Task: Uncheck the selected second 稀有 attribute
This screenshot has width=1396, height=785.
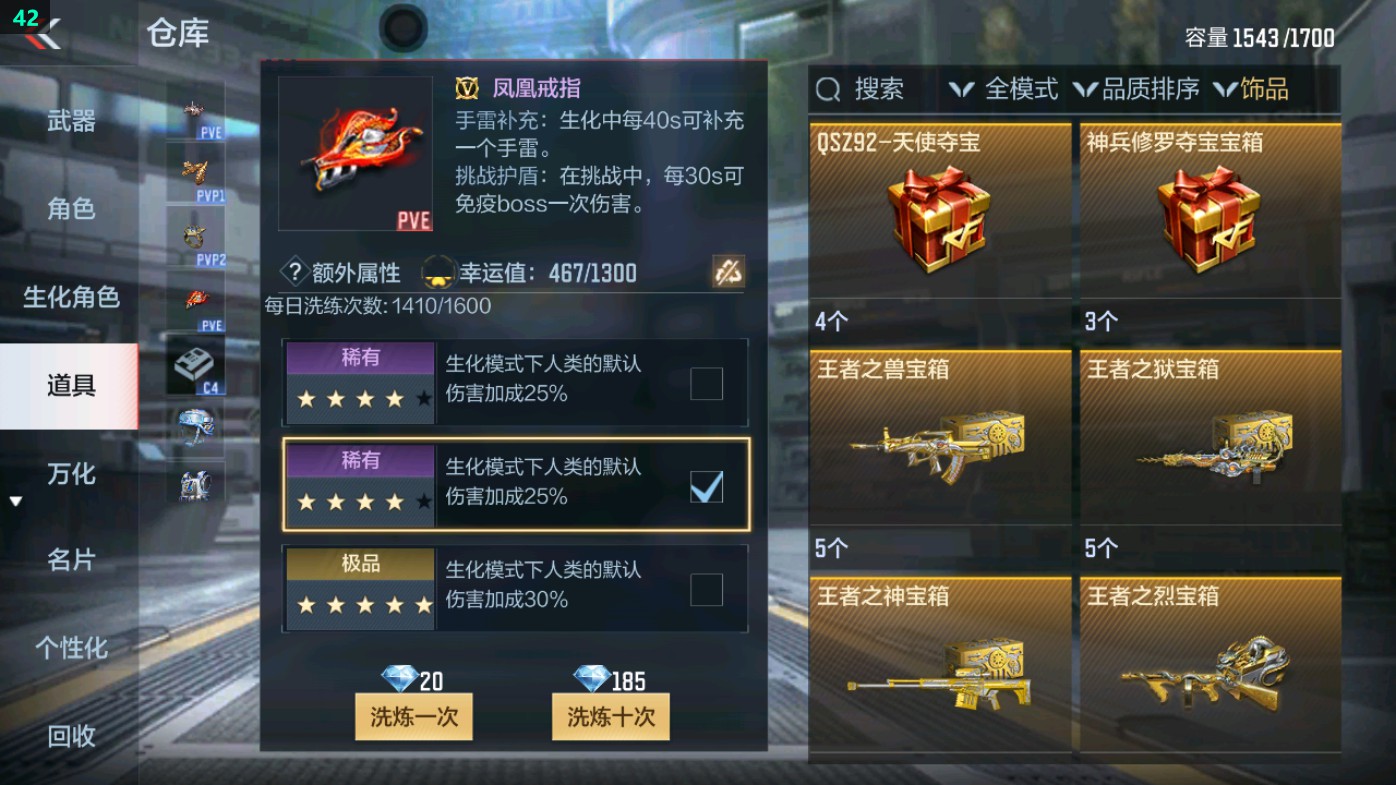Action: tap(706, 487)
